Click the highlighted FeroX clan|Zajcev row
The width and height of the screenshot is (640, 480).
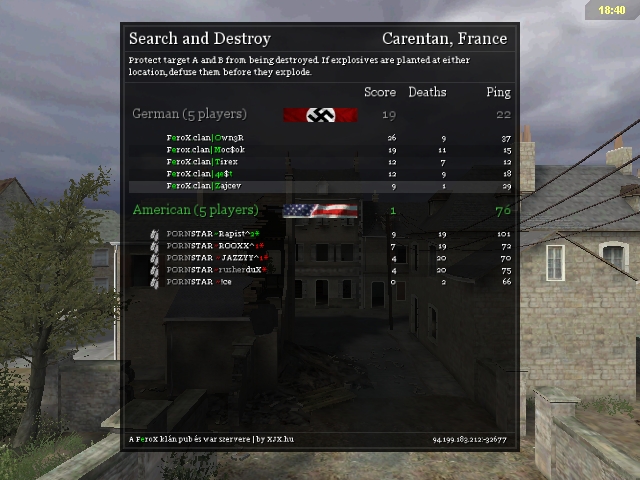point(204,186)
